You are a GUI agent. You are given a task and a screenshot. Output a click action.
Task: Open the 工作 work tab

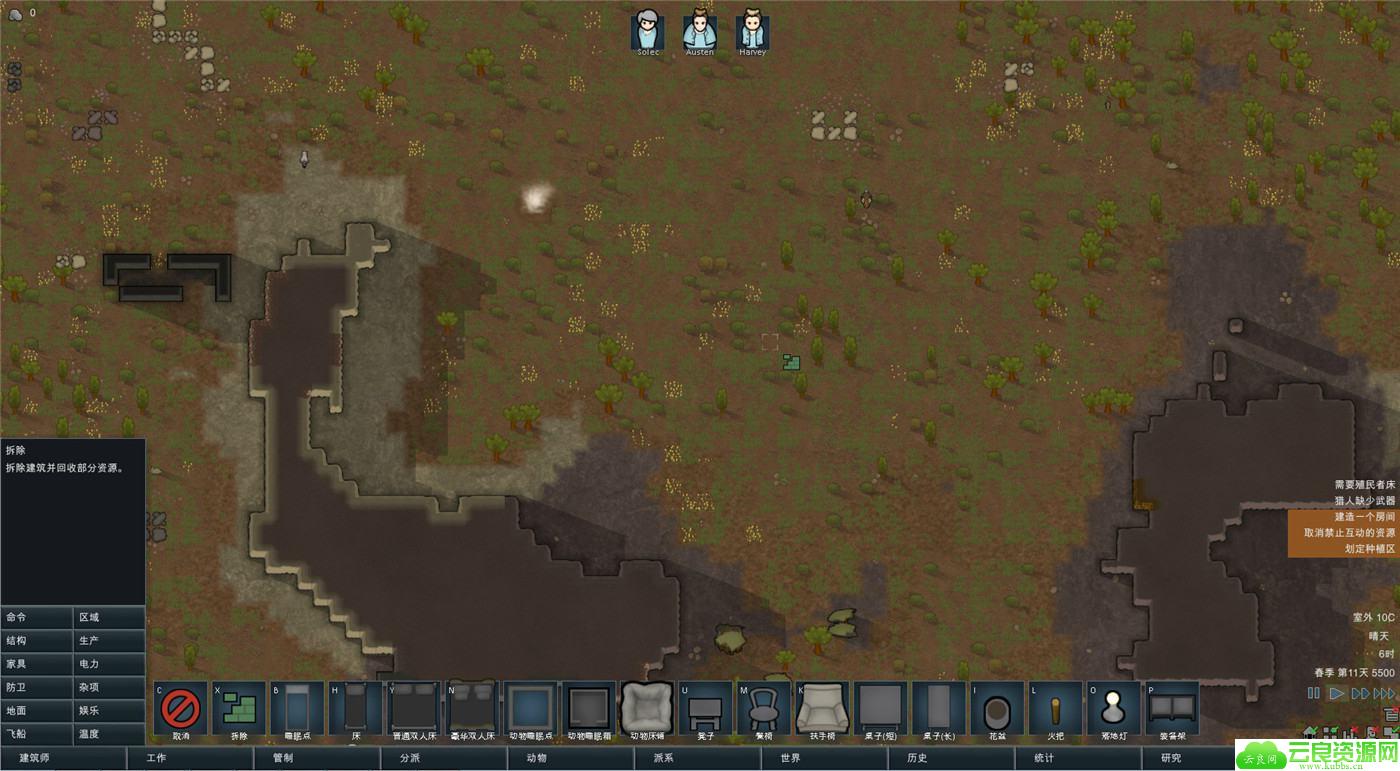tap(190, 758)
